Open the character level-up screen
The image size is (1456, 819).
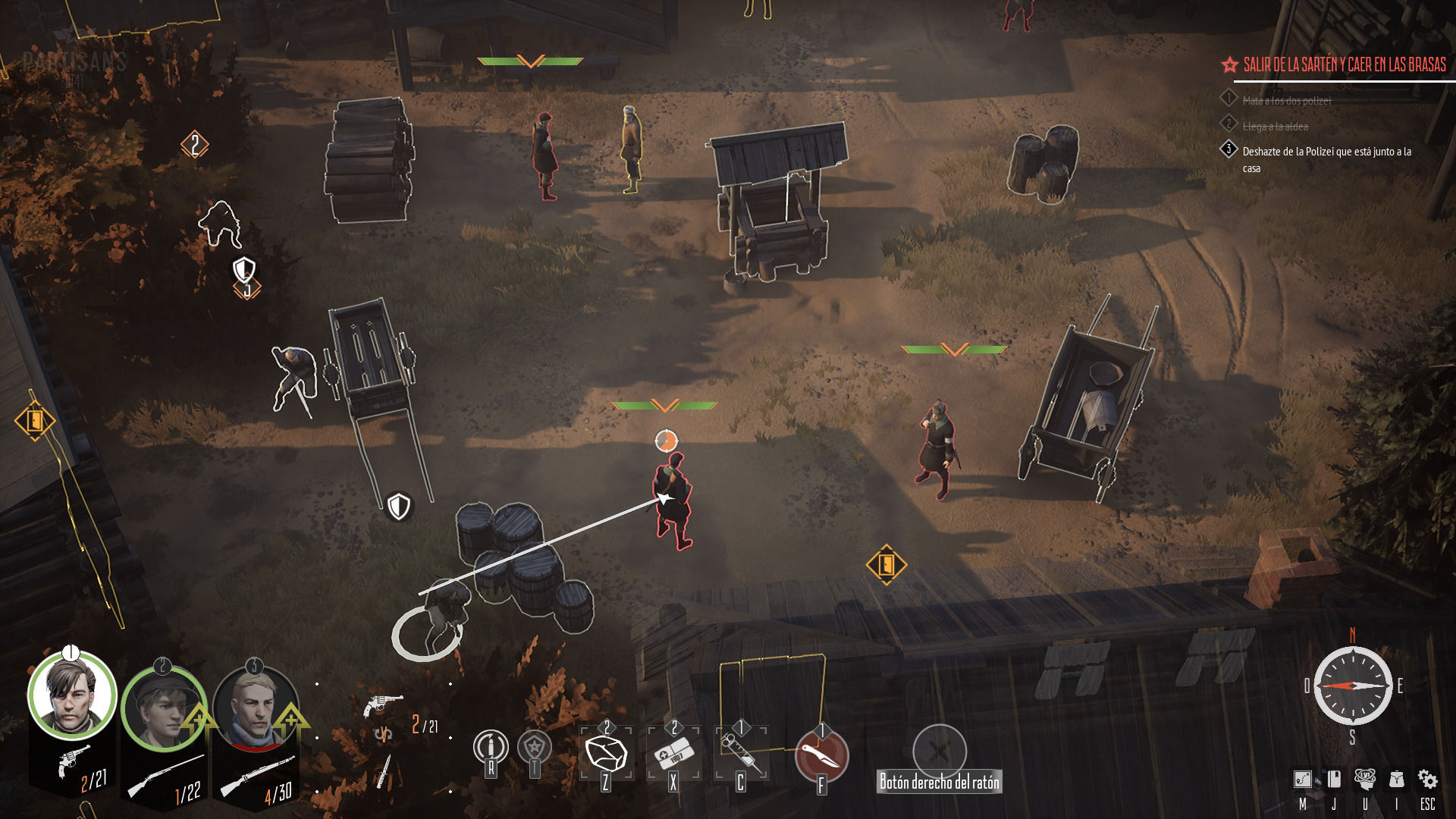tap(1365, 780)
